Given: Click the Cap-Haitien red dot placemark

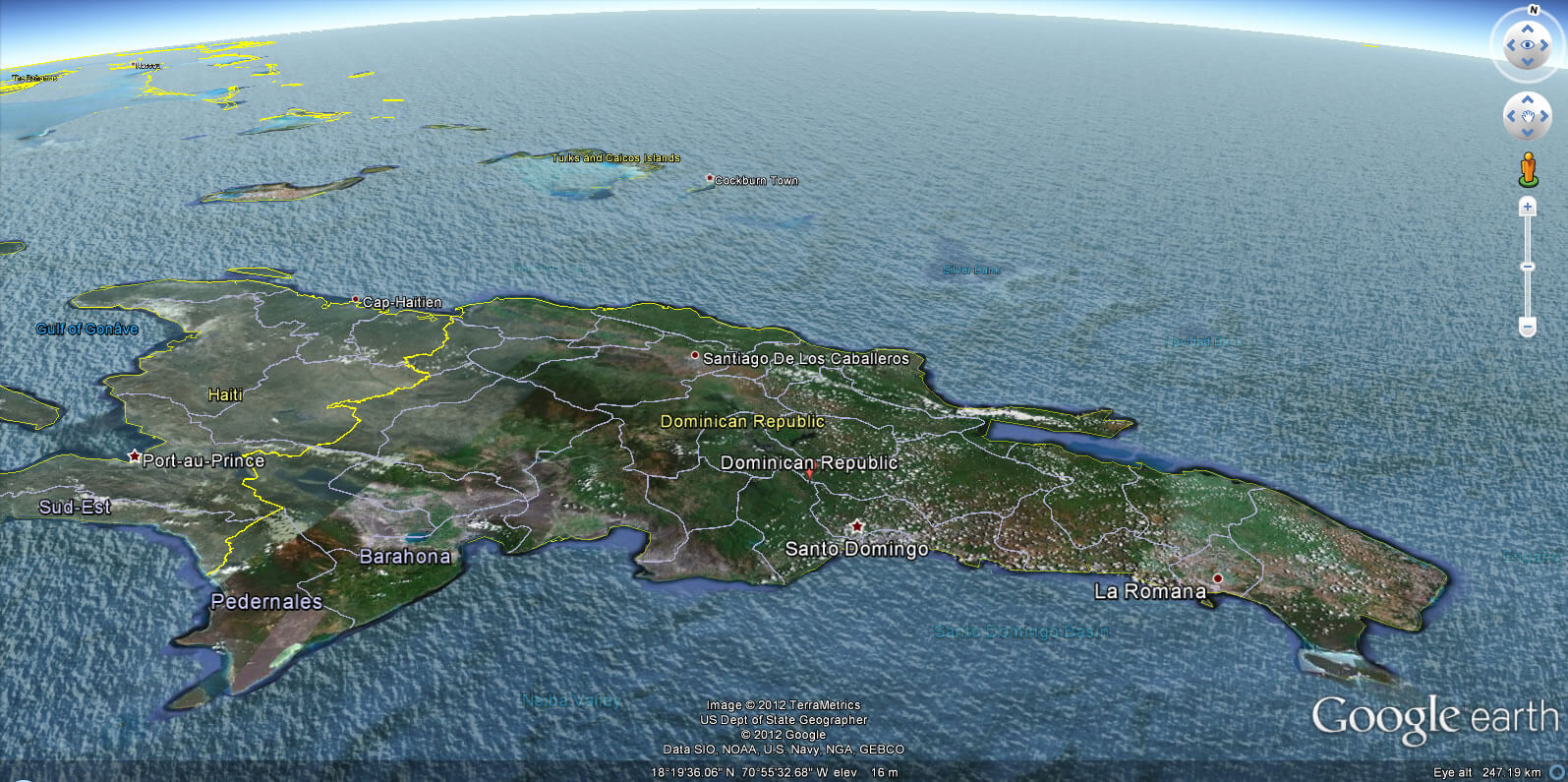Looking at the screenshot, I should click(x=357, y=297).
